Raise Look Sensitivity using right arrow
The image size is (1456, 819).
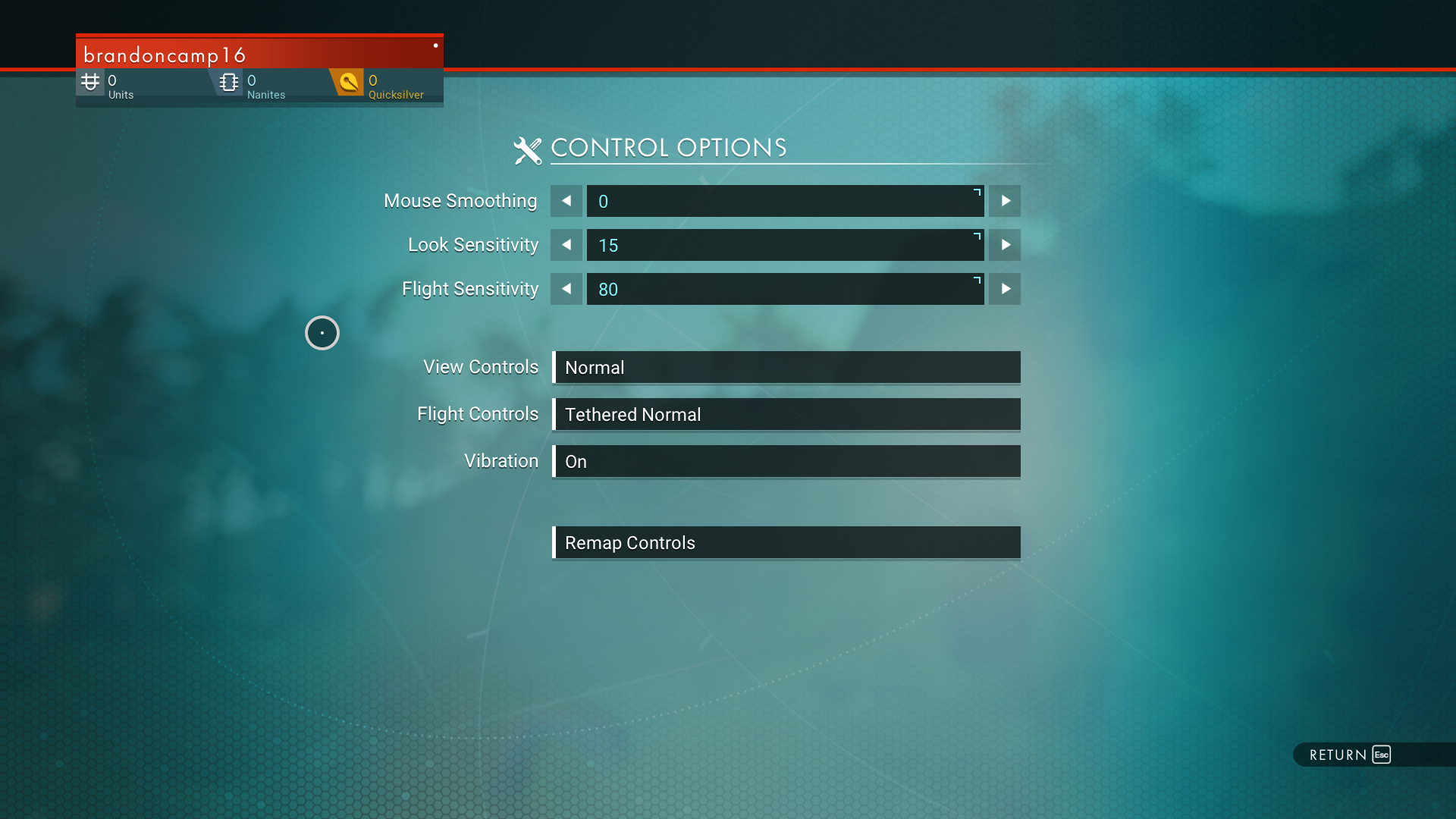coord(1005,245)
